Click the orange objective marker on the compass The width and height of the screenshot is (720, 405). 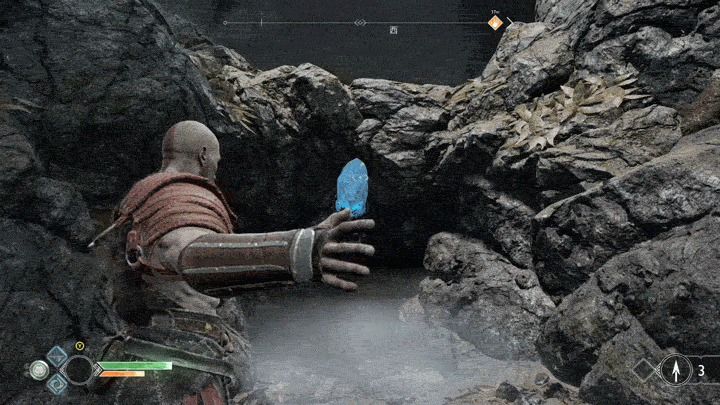tap(495, 22)
